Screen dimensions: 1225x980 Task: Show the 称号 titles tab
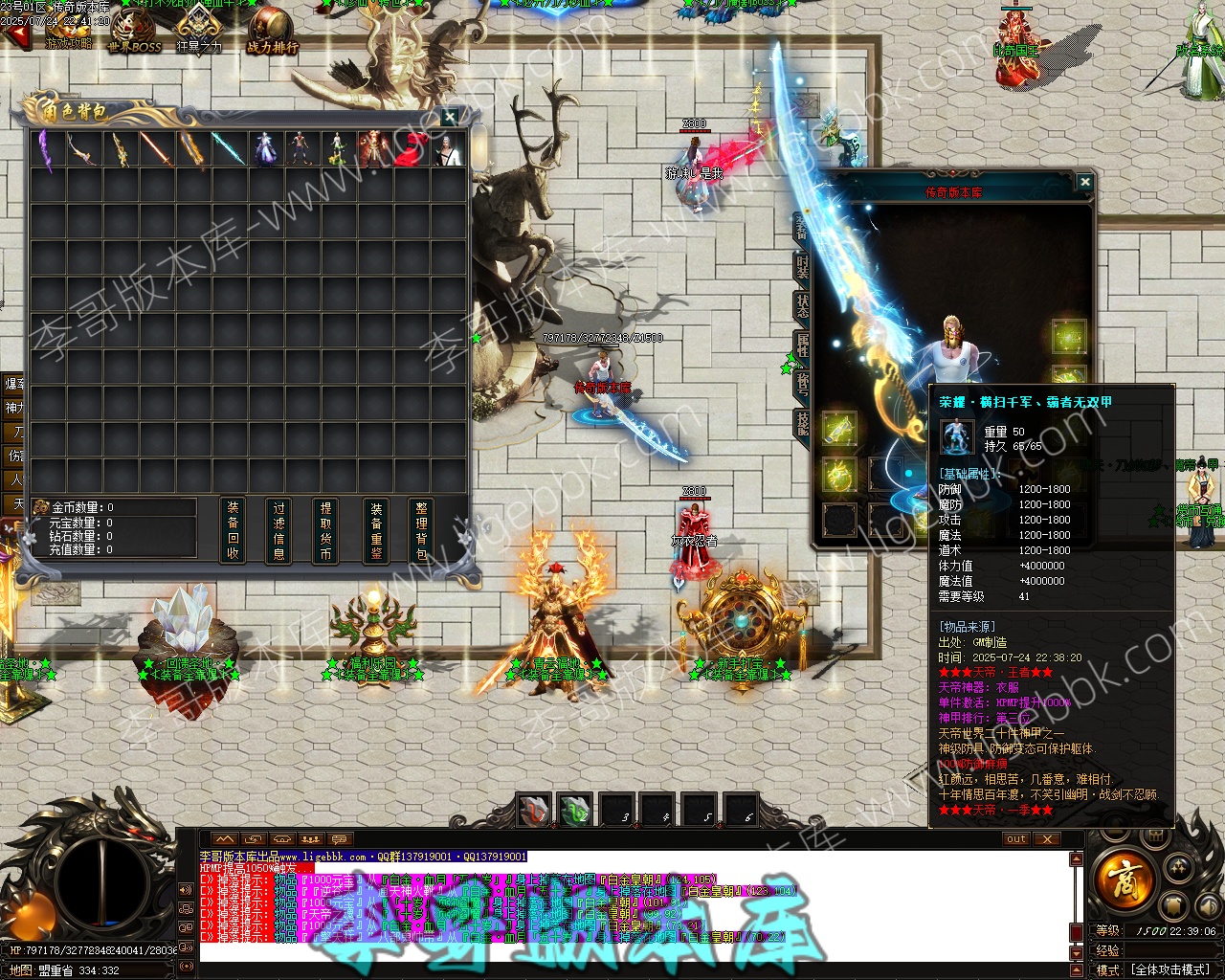pos(802,383)
